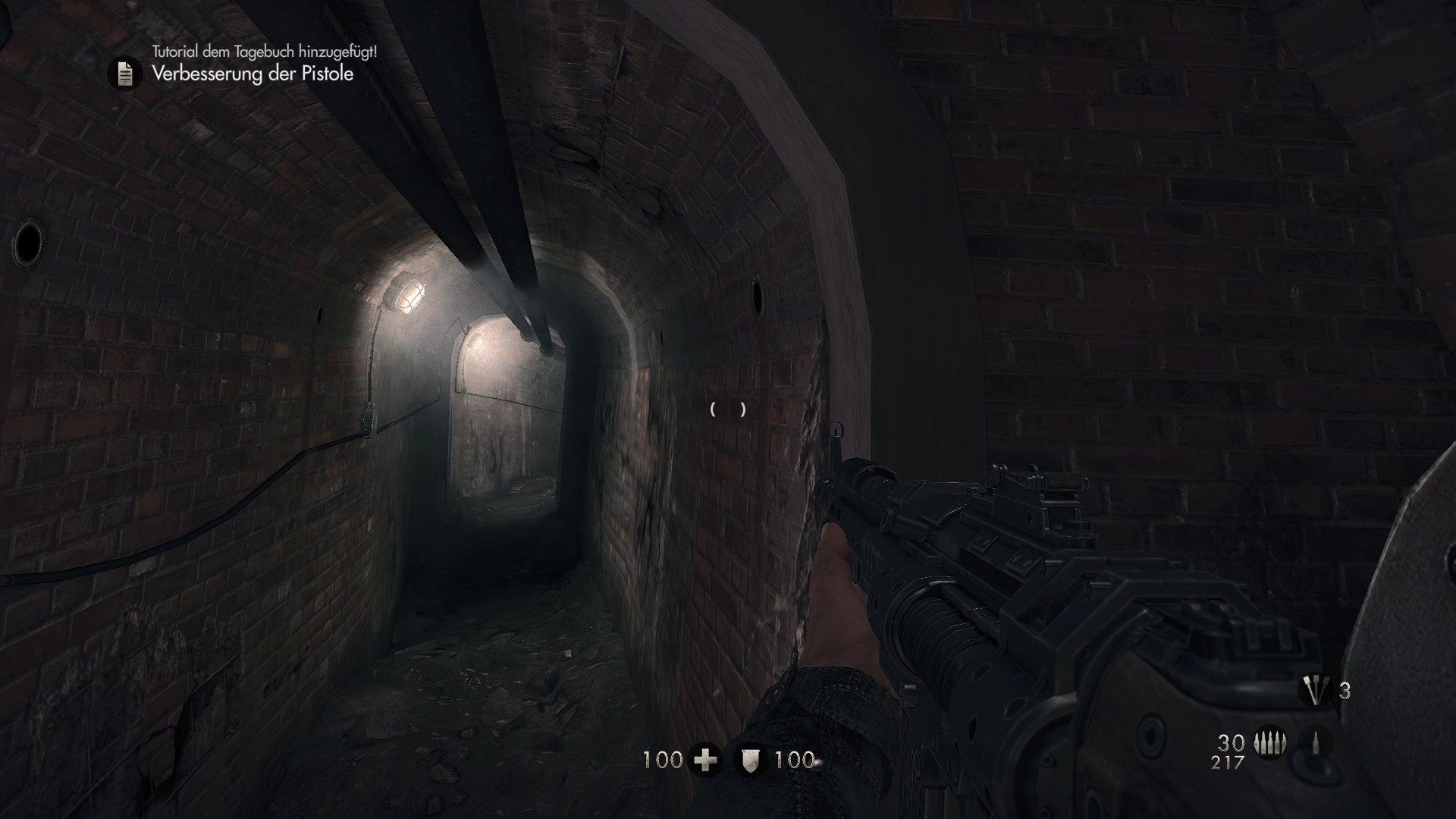
Task: Click the journal/tutorial notification icon
Action: point(125,74)
